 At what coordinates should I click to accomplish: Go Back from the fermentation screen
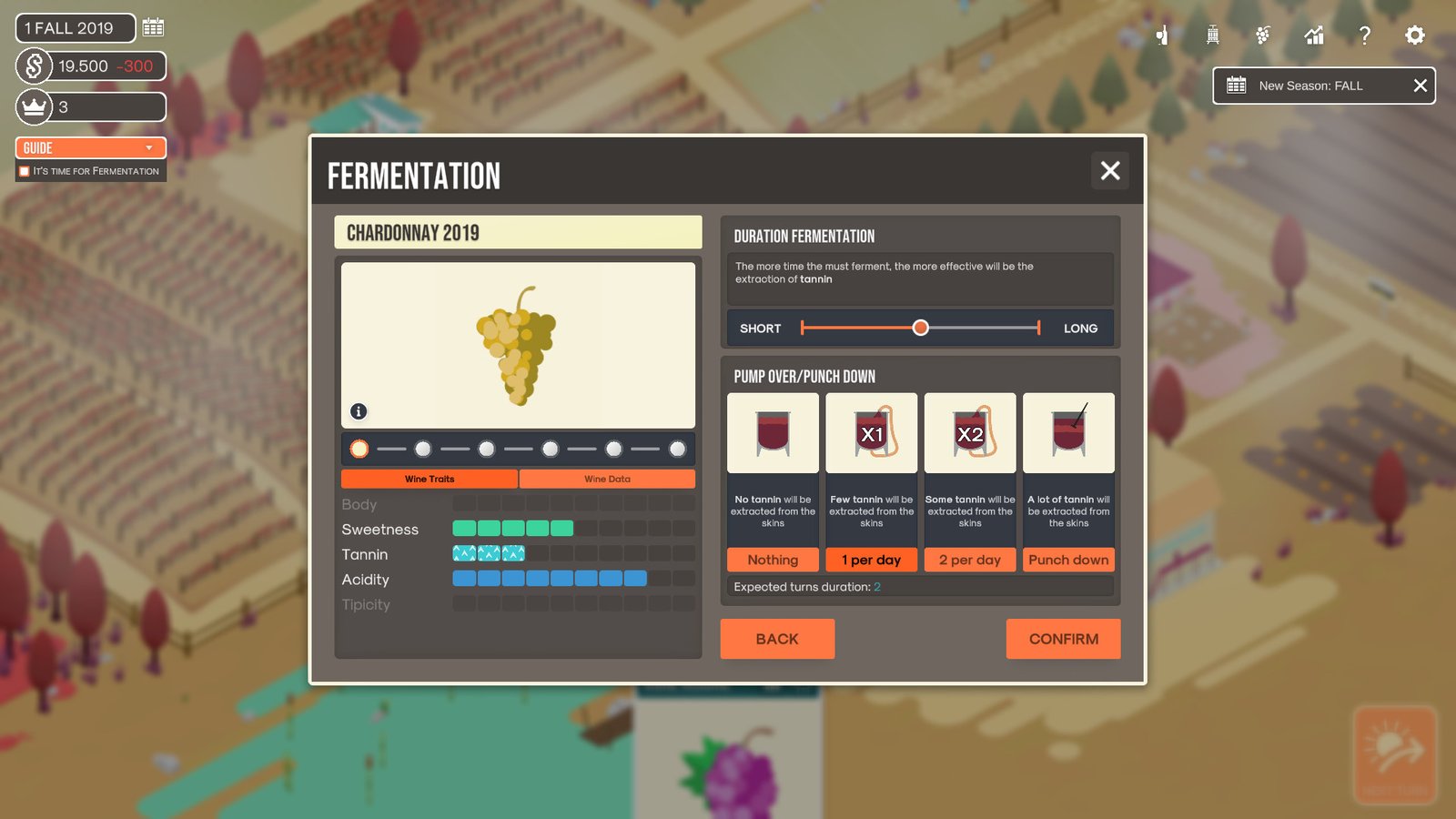coord(777,639)
